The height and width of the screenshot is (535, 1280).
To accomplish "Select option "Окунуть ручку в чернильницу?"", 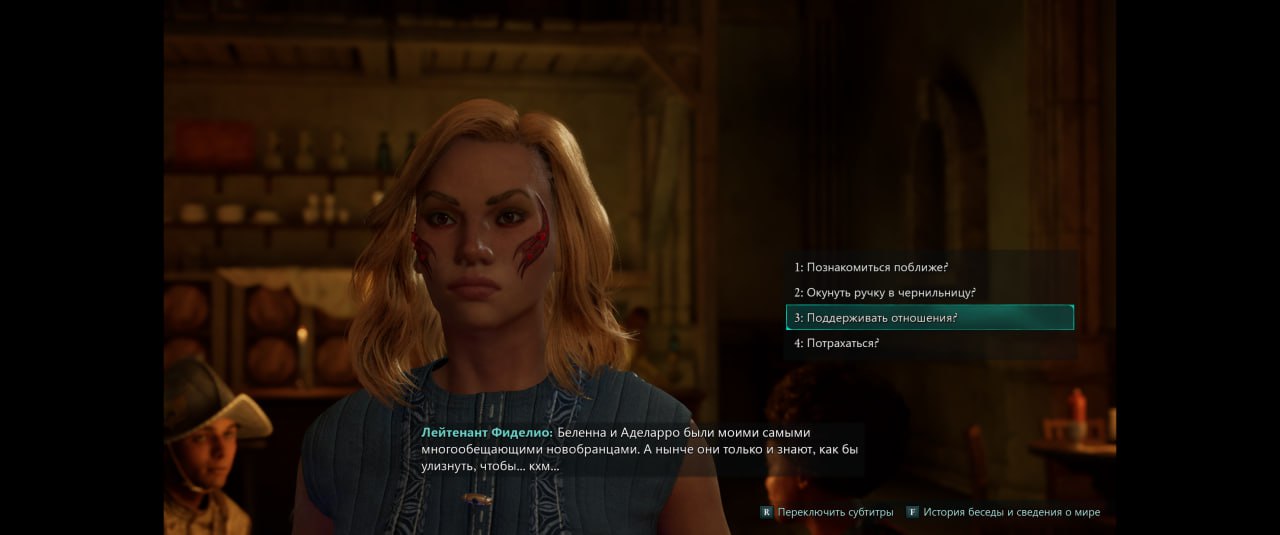I will point(885,293).
